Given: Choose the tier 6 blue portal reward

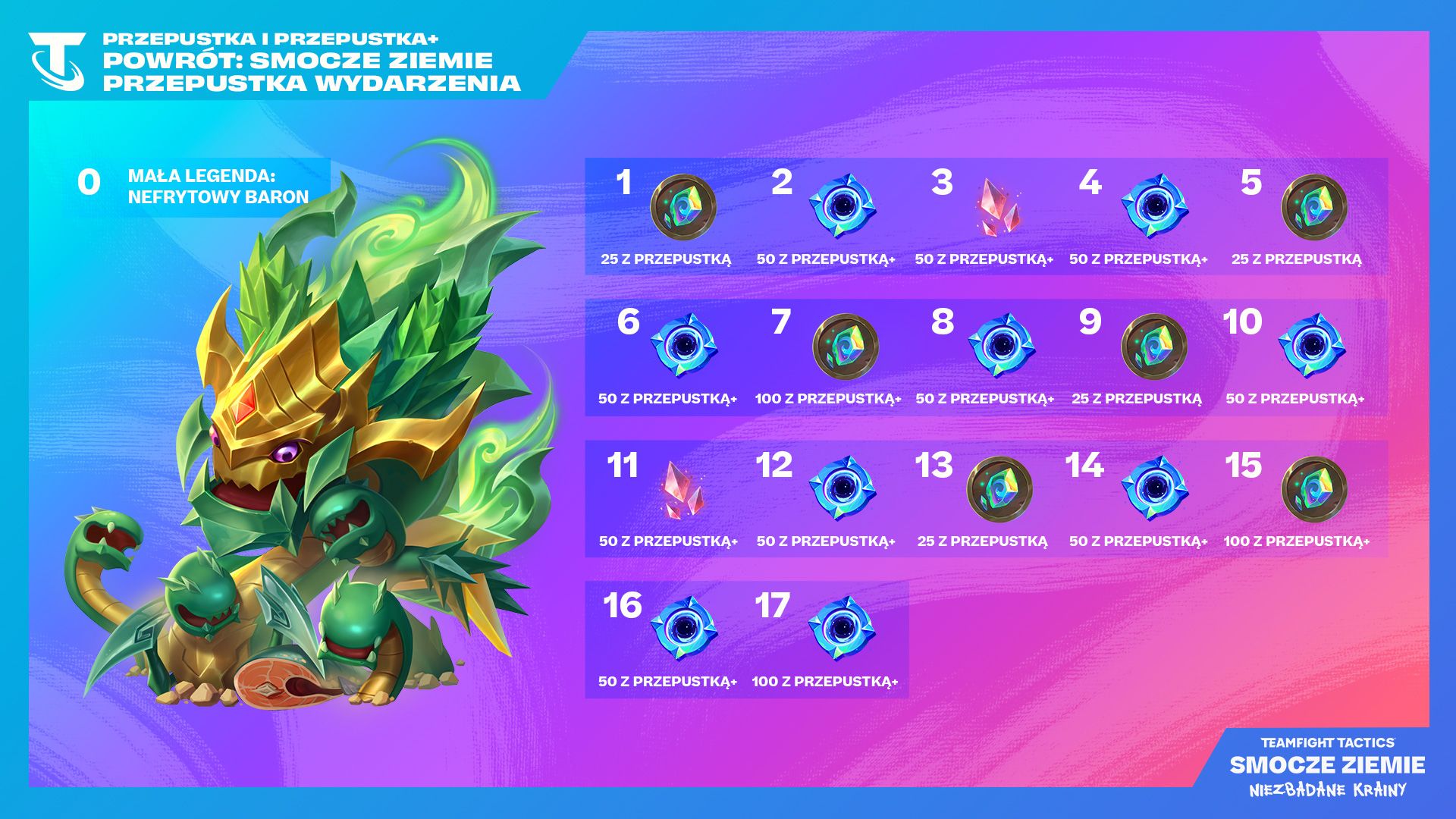Looking at the screenshot, I should (x=683, y=346).
